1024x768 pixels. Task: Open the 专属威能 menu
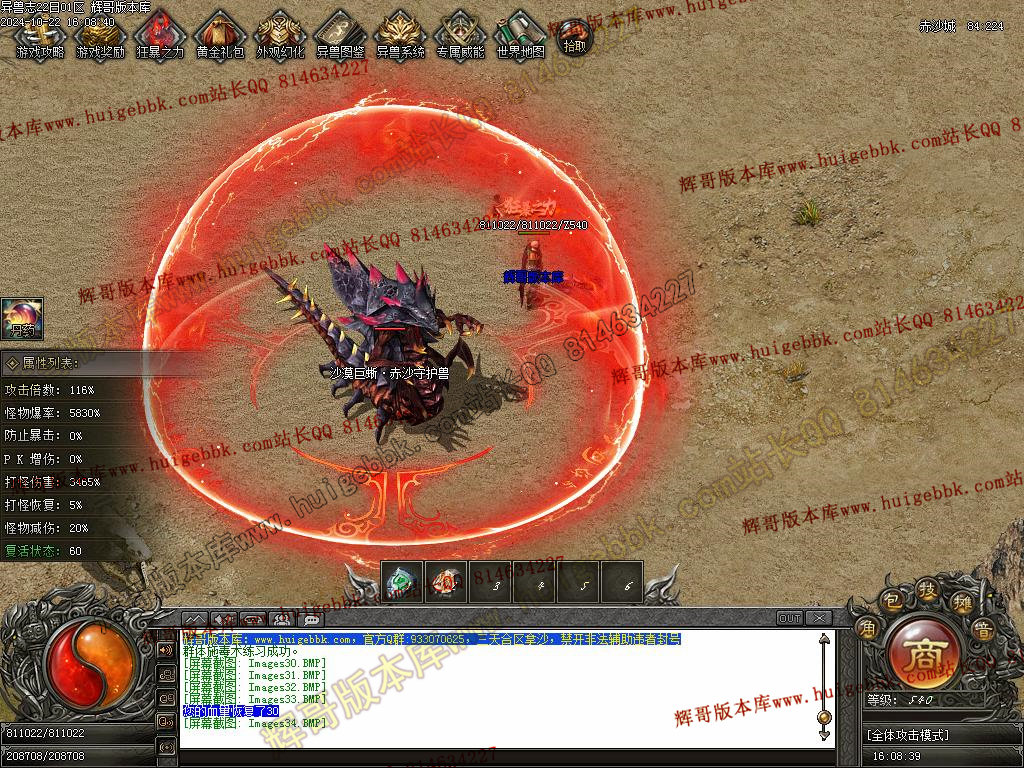460,35
